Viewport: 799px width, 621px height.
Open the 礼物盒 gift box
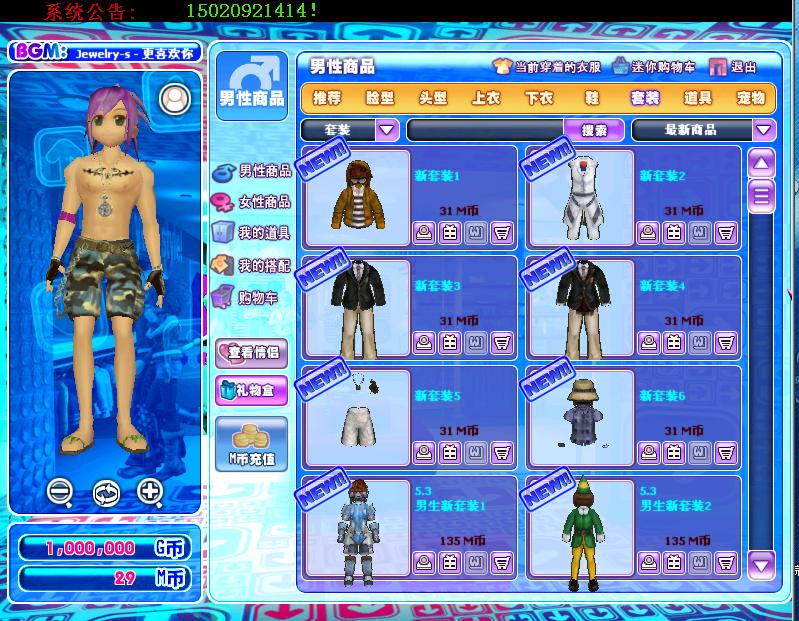click(x=252, y=389)
